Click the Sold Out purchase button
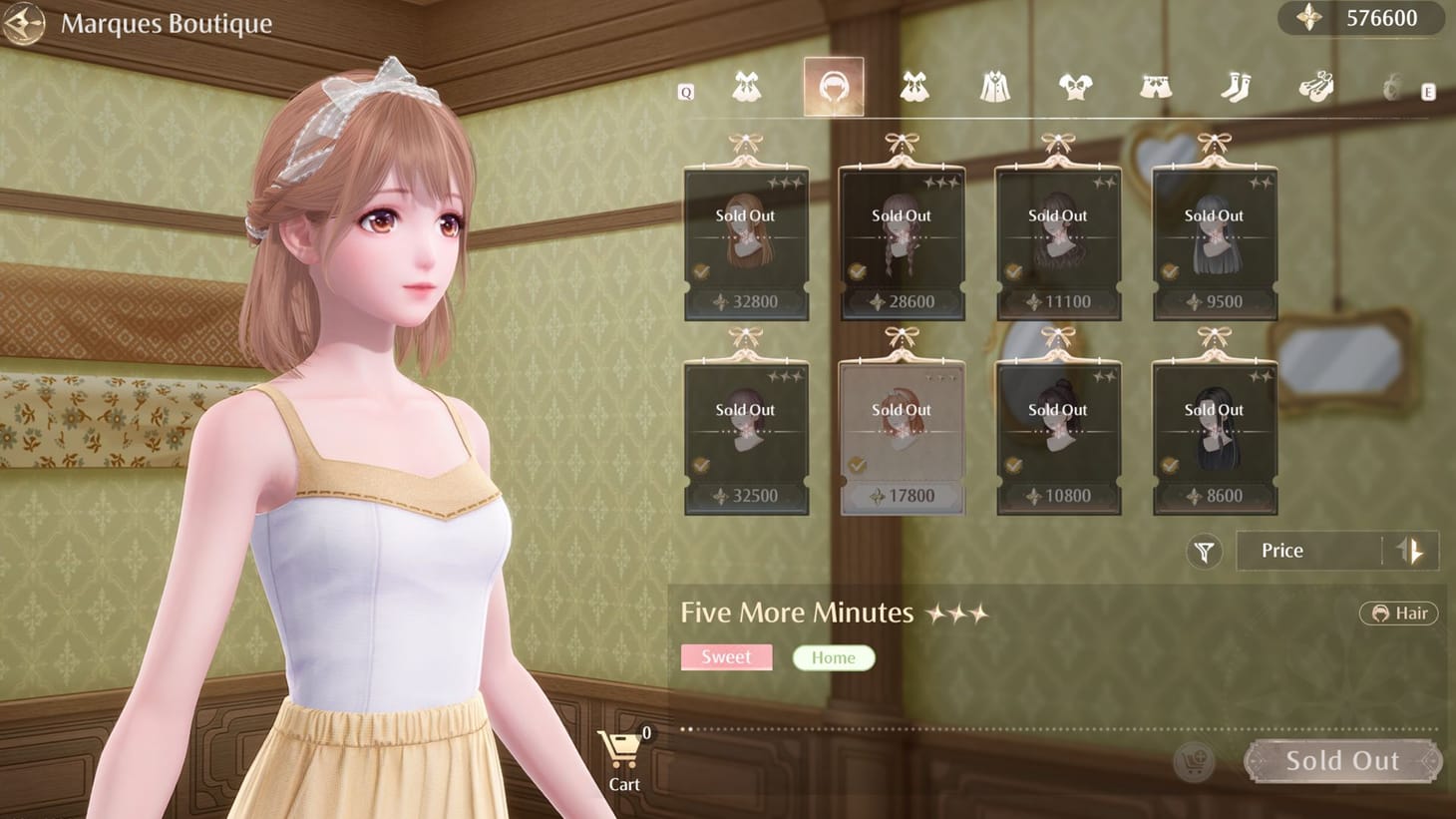Viewport: 1456px width, 819px height. tap(1342, 760)
